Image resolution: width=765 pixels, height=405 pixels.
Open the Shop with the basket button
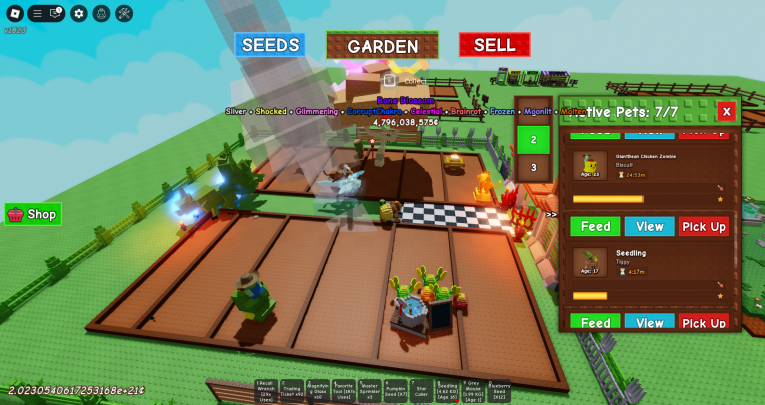pos(33,214)
